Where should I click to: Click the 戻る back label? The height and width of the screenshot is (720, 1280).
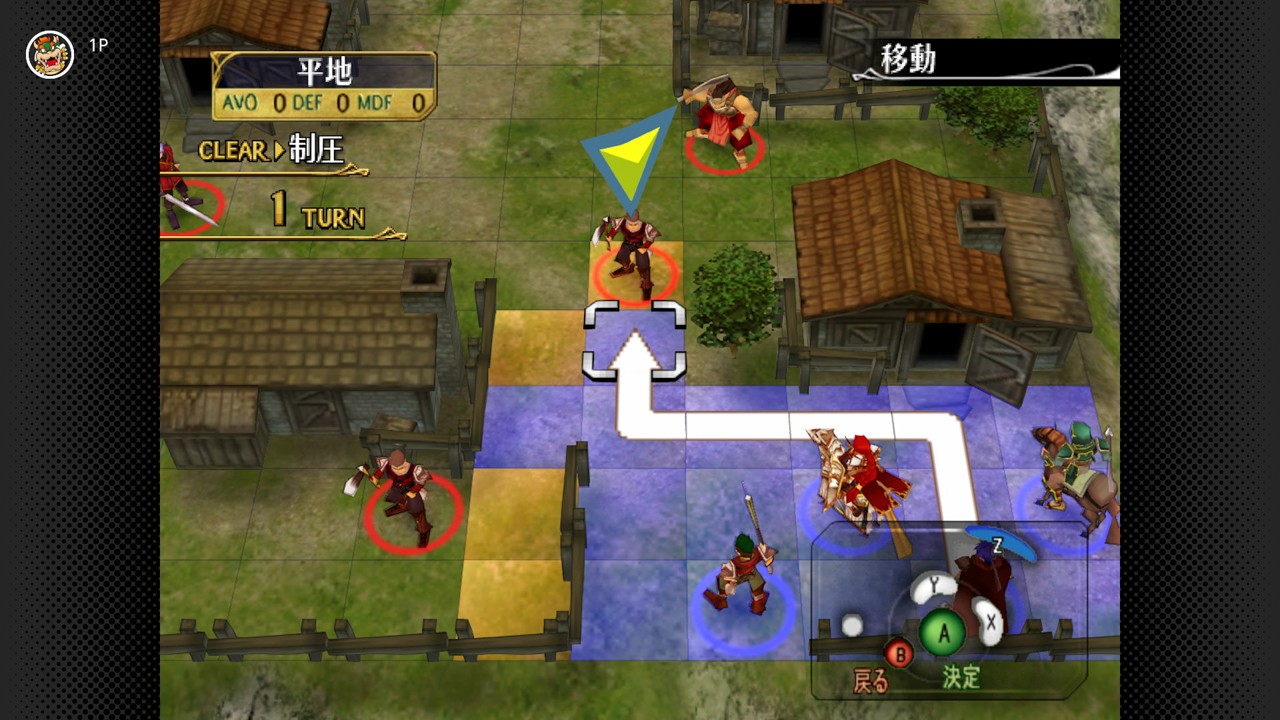(x=872, y=677)
